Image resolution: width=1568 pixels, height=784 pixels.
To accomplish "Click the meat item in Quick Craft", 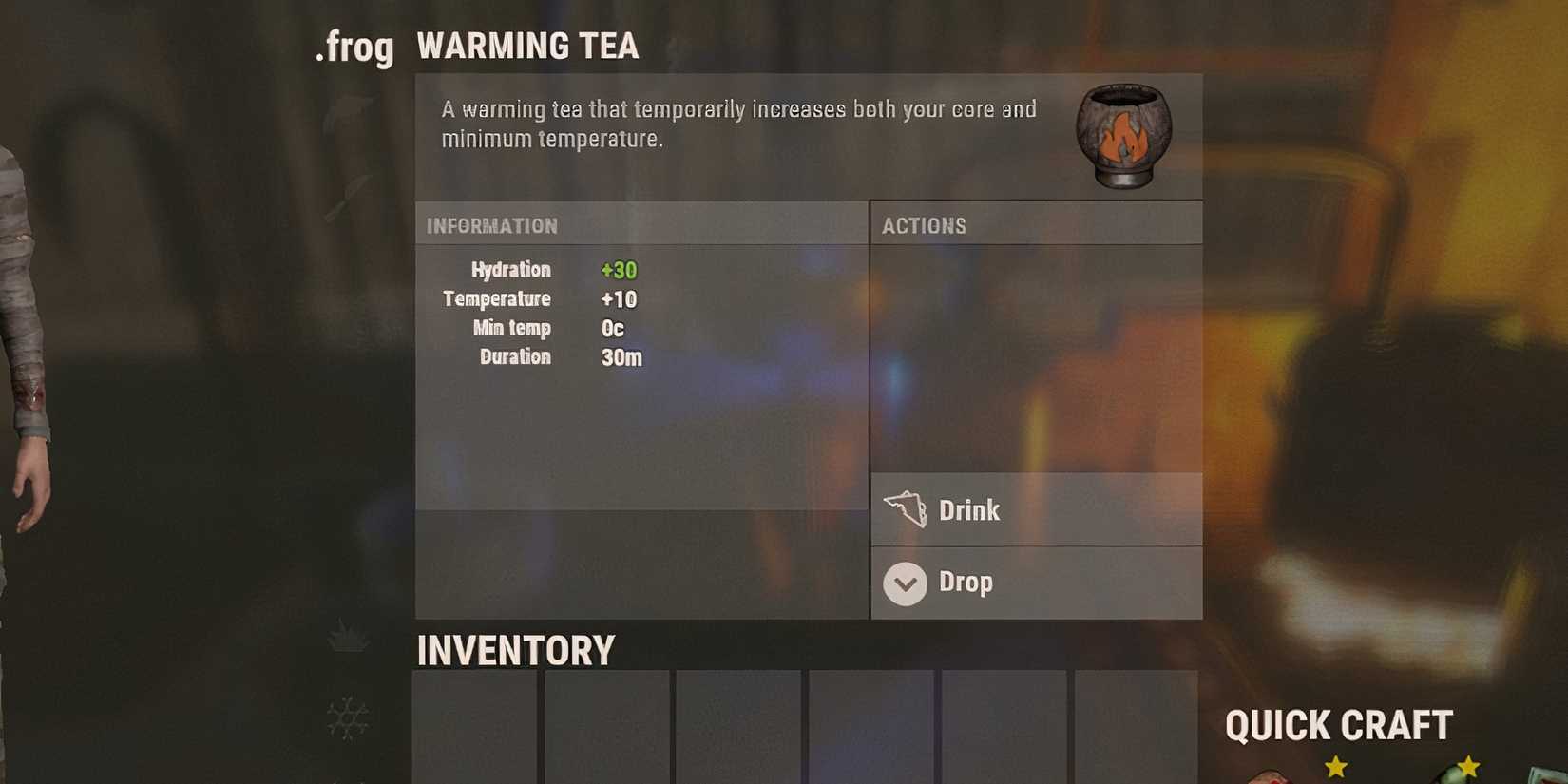I will click(x=1269, y=777).
